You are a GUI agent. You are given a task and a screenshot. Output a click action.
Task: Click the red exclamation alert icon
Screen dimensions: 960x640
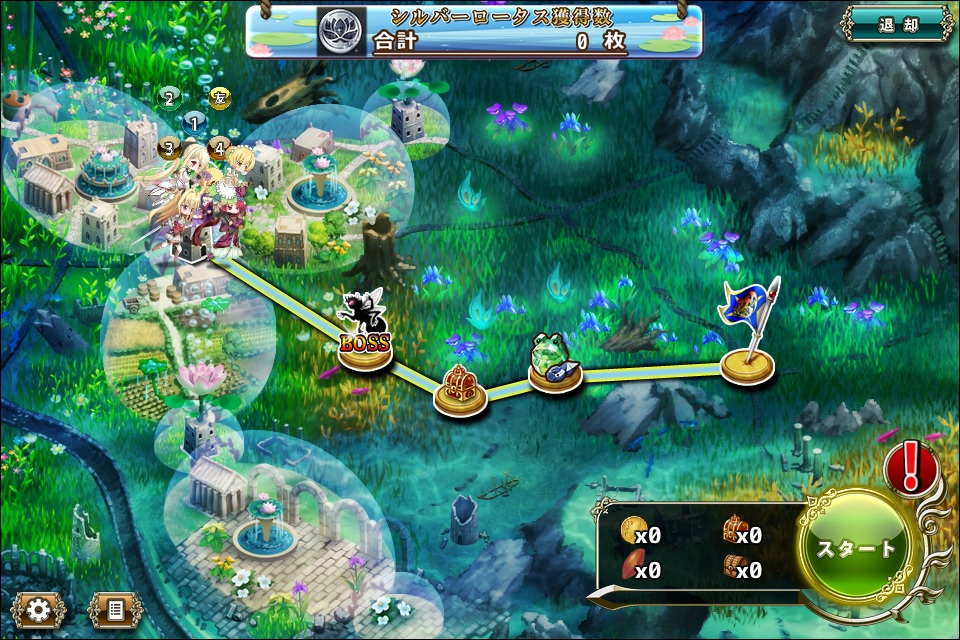[x=911, y=466]
